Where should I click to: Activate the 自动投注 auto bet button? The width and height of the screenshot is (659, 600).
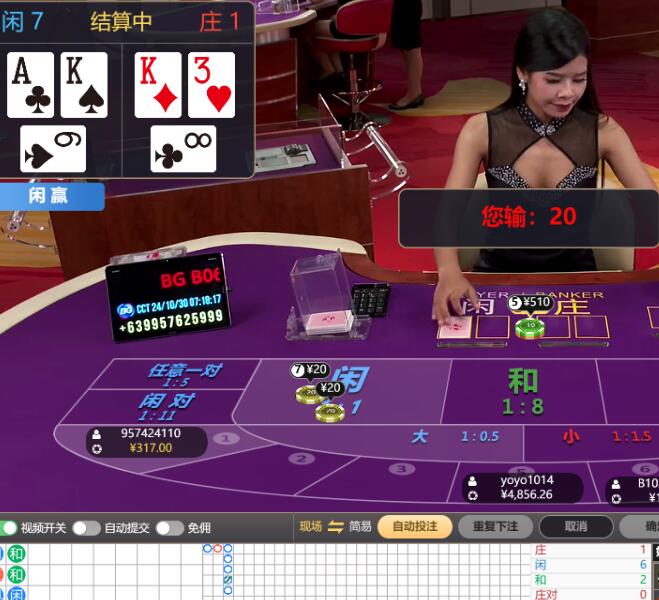(x=414, y=526)
